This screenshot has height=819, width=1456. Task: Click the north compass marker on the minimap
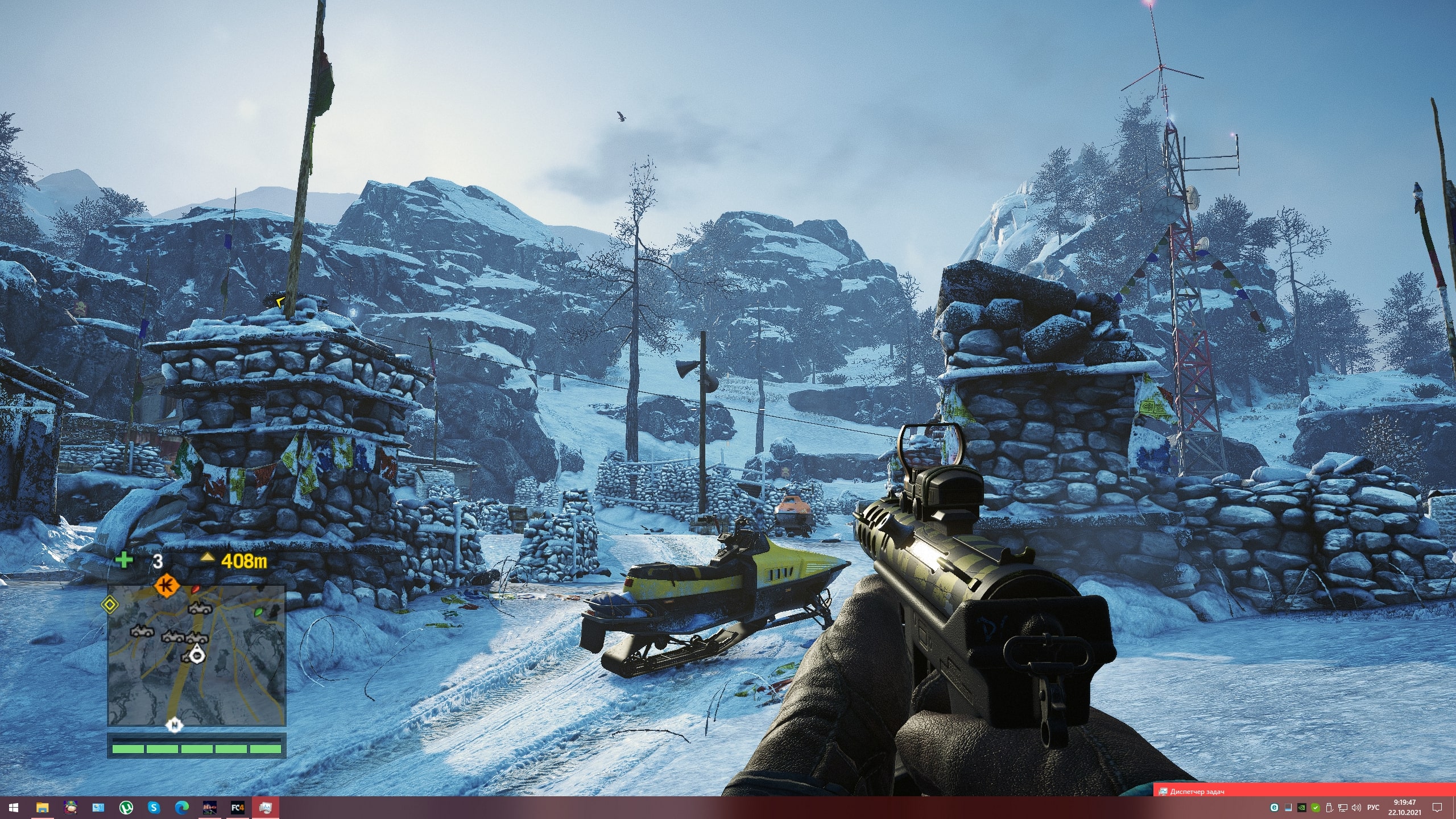click(x=175, y=725)
